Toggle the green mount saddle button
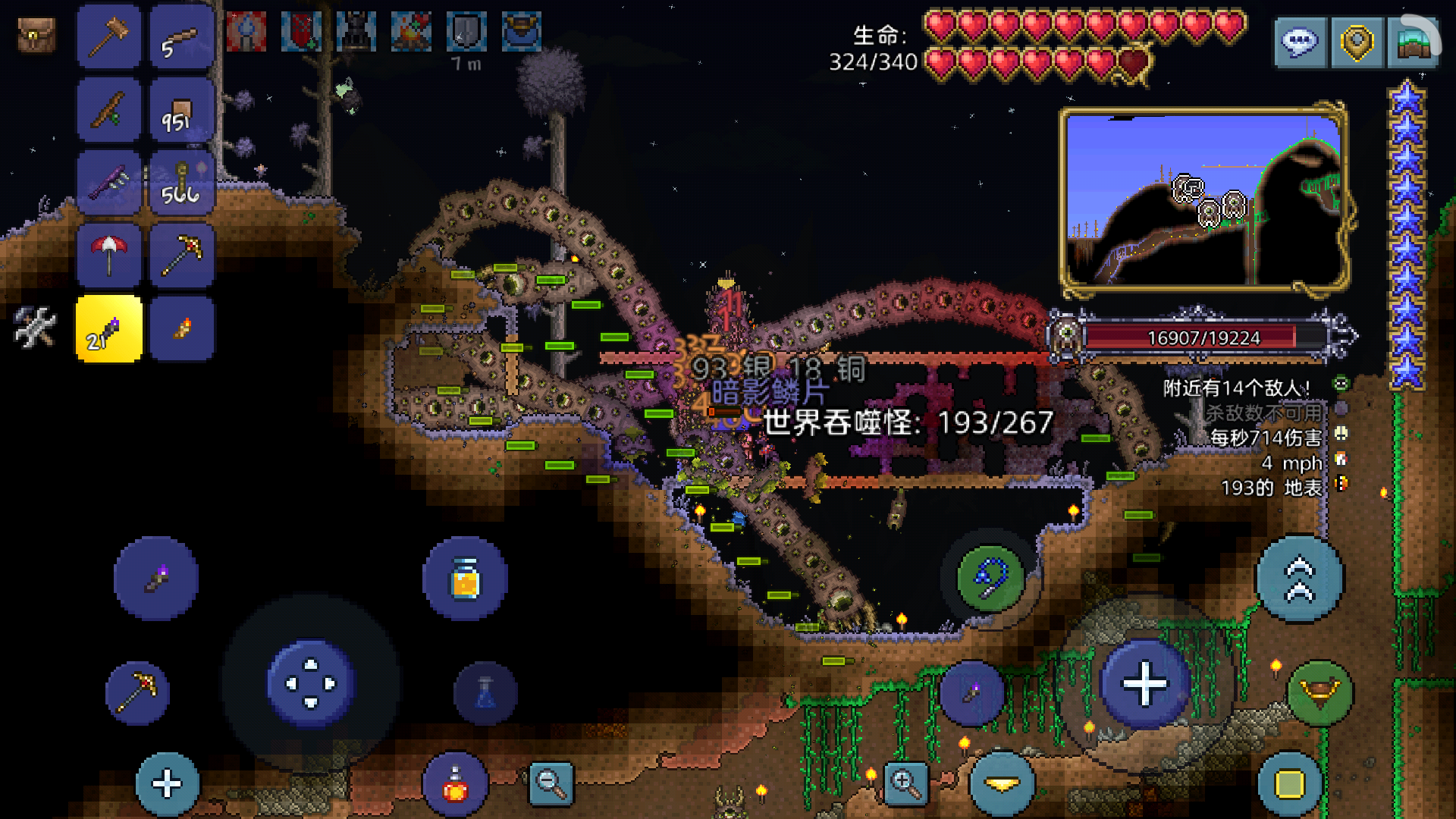The width and height of the screenshot is (1456, 819). (x=1319, y=692)
